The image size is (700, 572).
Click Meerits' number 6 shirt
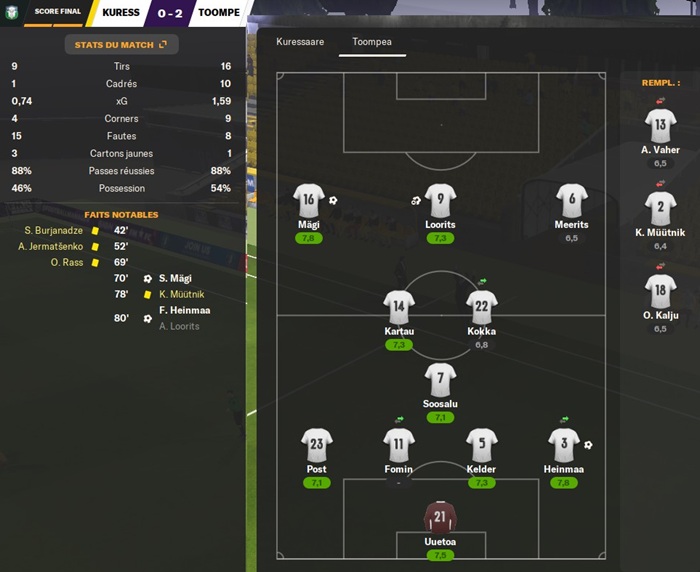572,200
